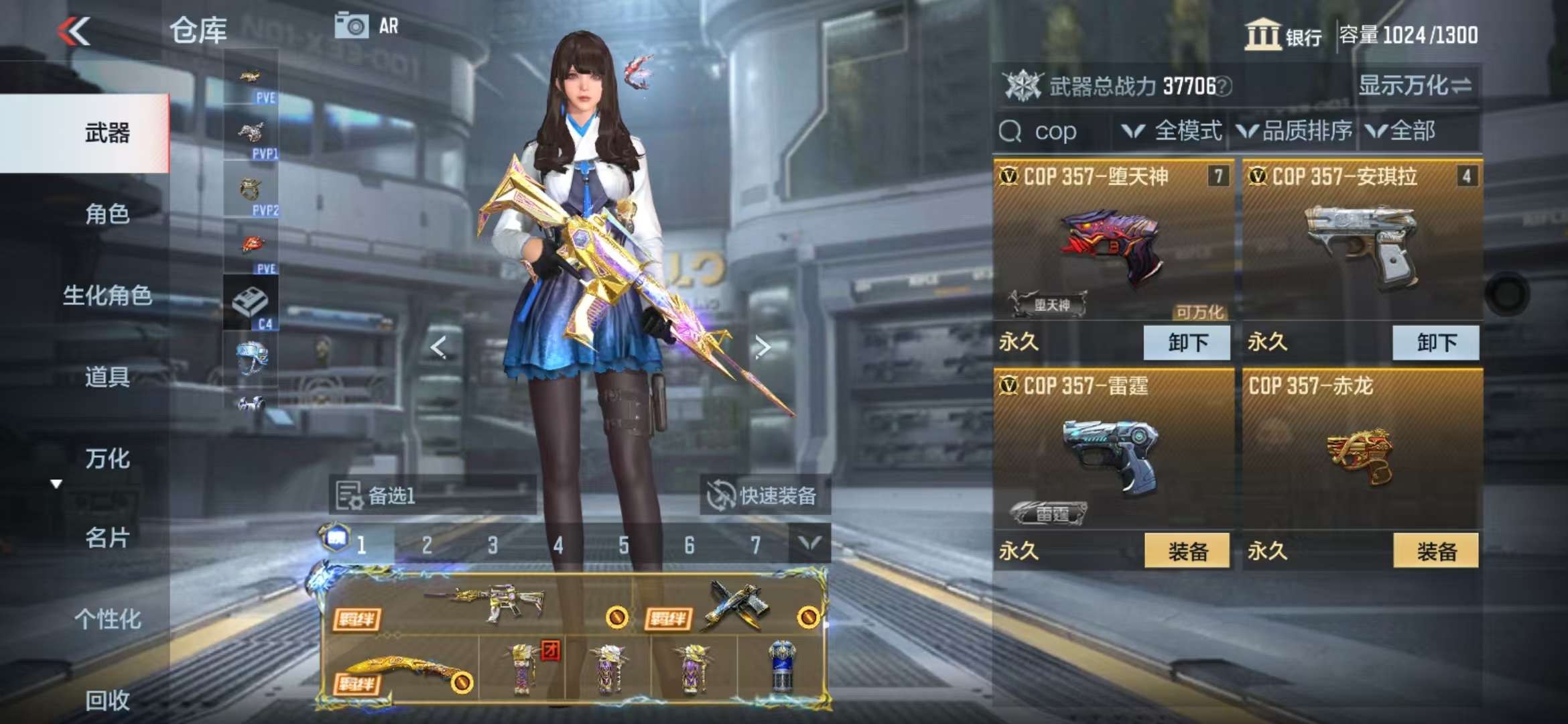Equip the COP 357-雷霆 pistol
This screenshot has height=724, width=1568.
click(x=1187, y=551)
